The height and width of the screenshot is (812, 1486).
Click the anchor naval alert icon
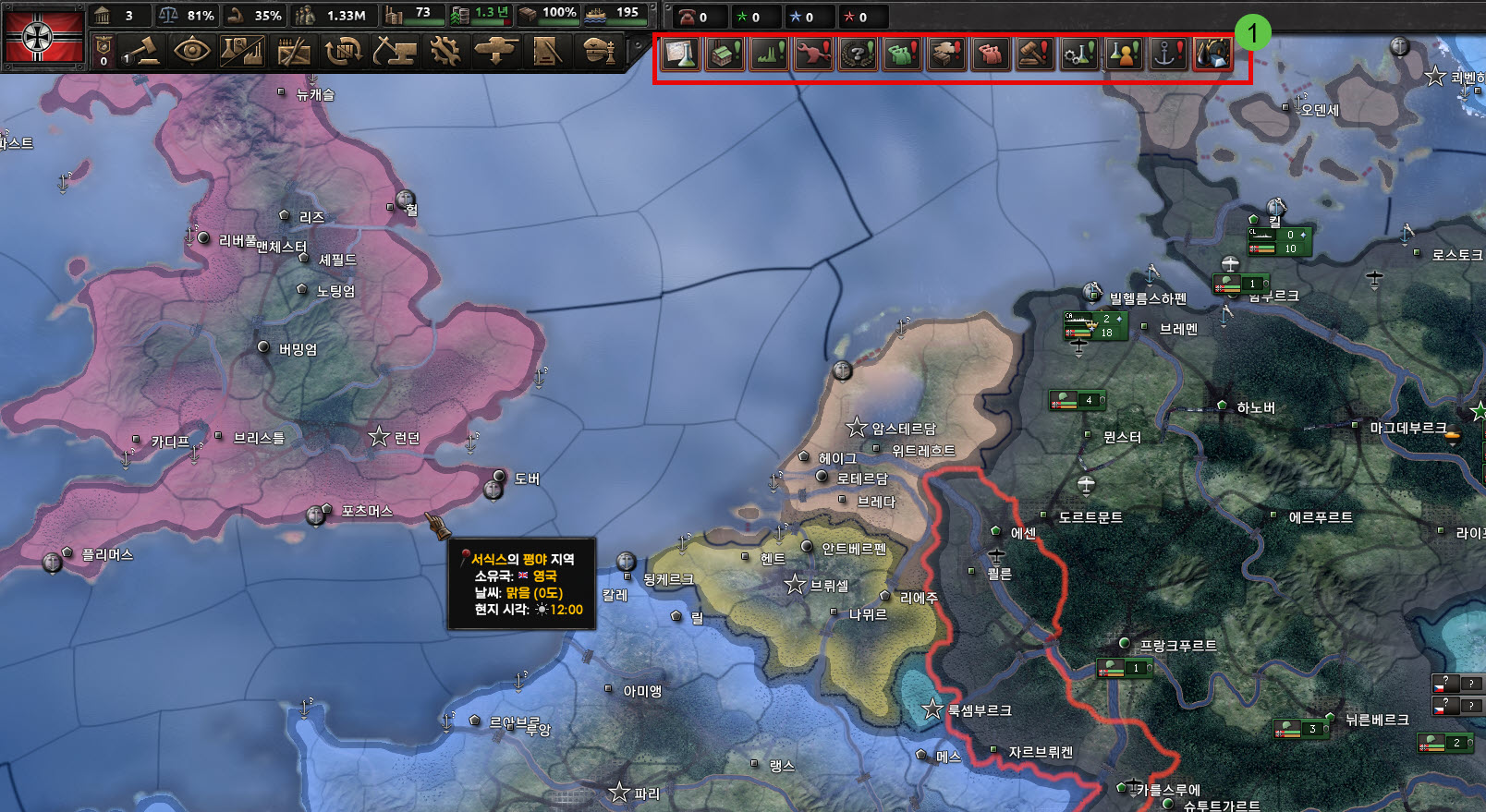tap(1168, 55)
